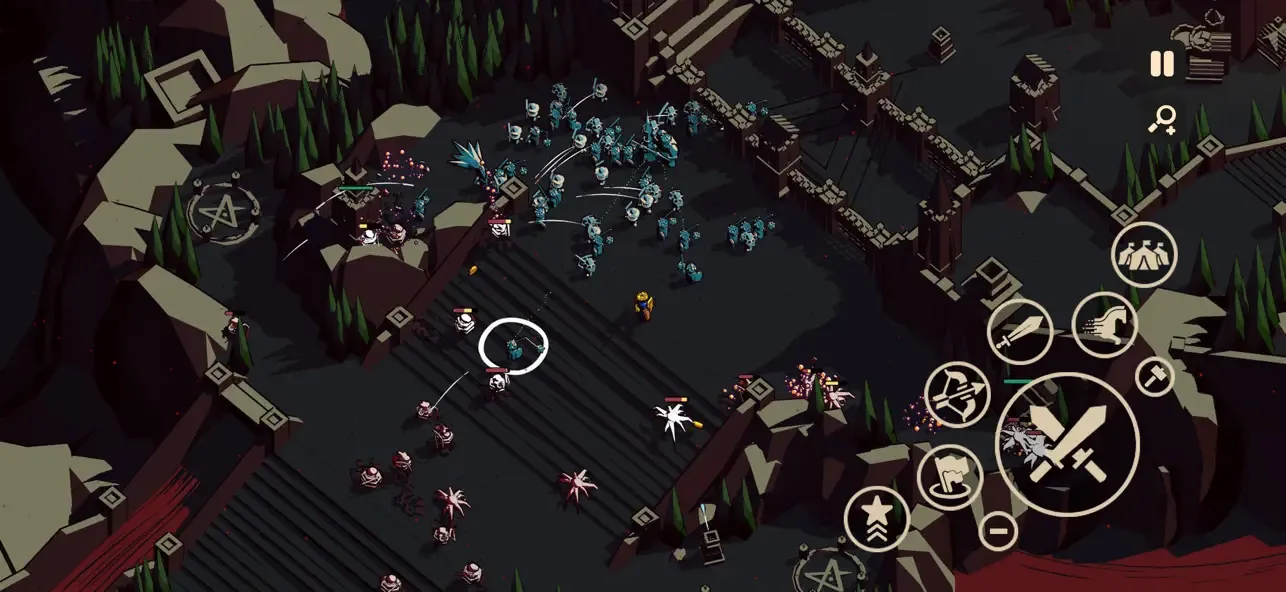This screenshot has width=1286, height=592.
Task: Select the single sword command
Action: [1020, 332]
